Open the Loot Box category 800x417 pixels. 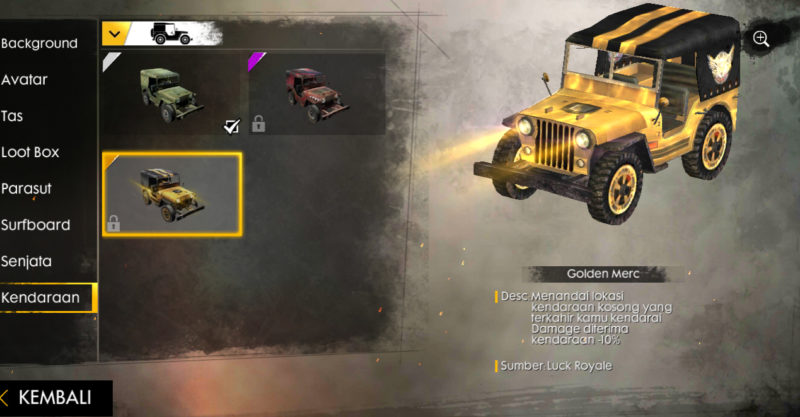[31, 152]
